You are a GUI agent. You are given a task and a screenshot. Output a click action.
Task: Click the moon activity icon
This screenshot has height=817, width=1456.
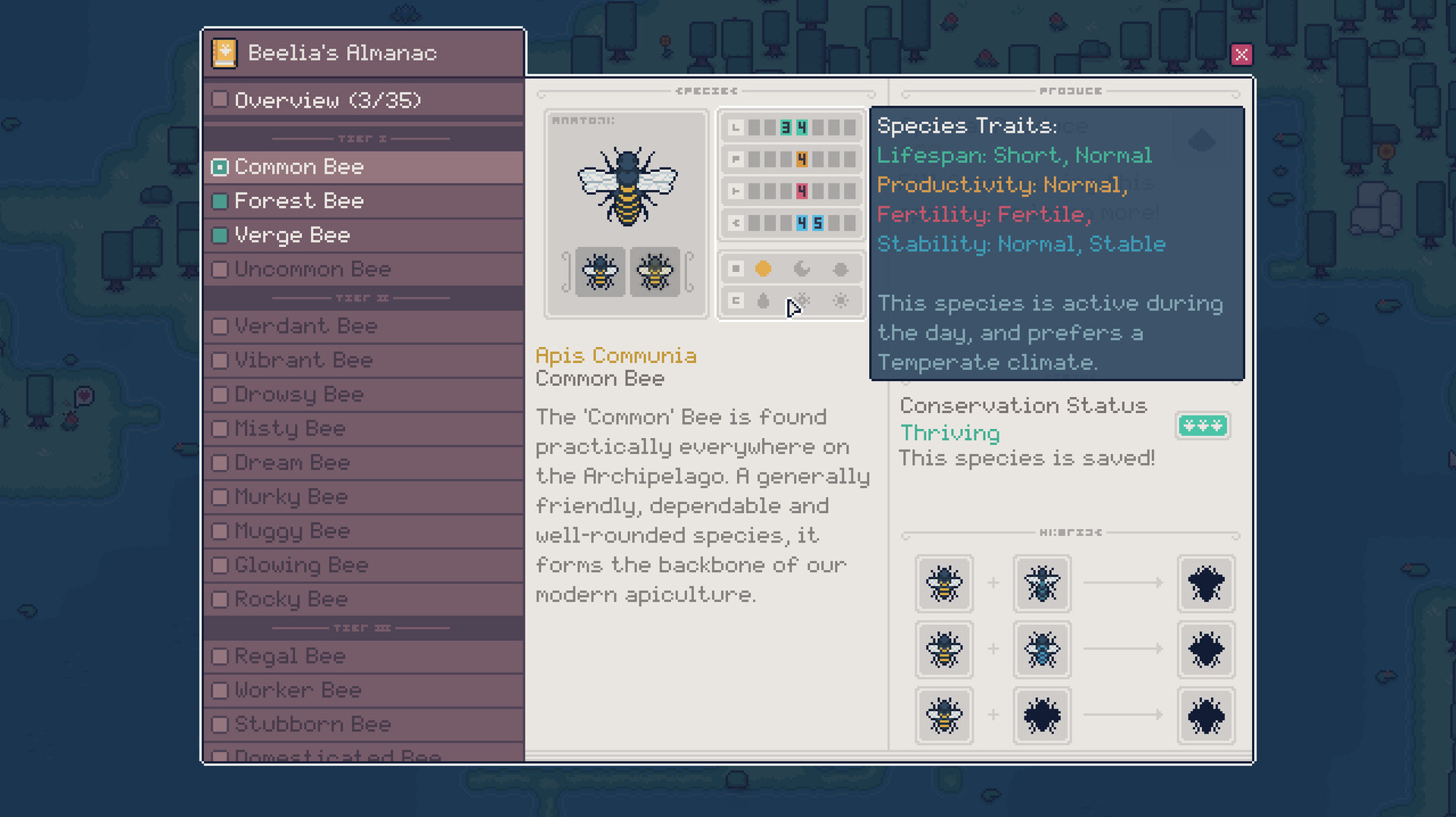(802, 269)
